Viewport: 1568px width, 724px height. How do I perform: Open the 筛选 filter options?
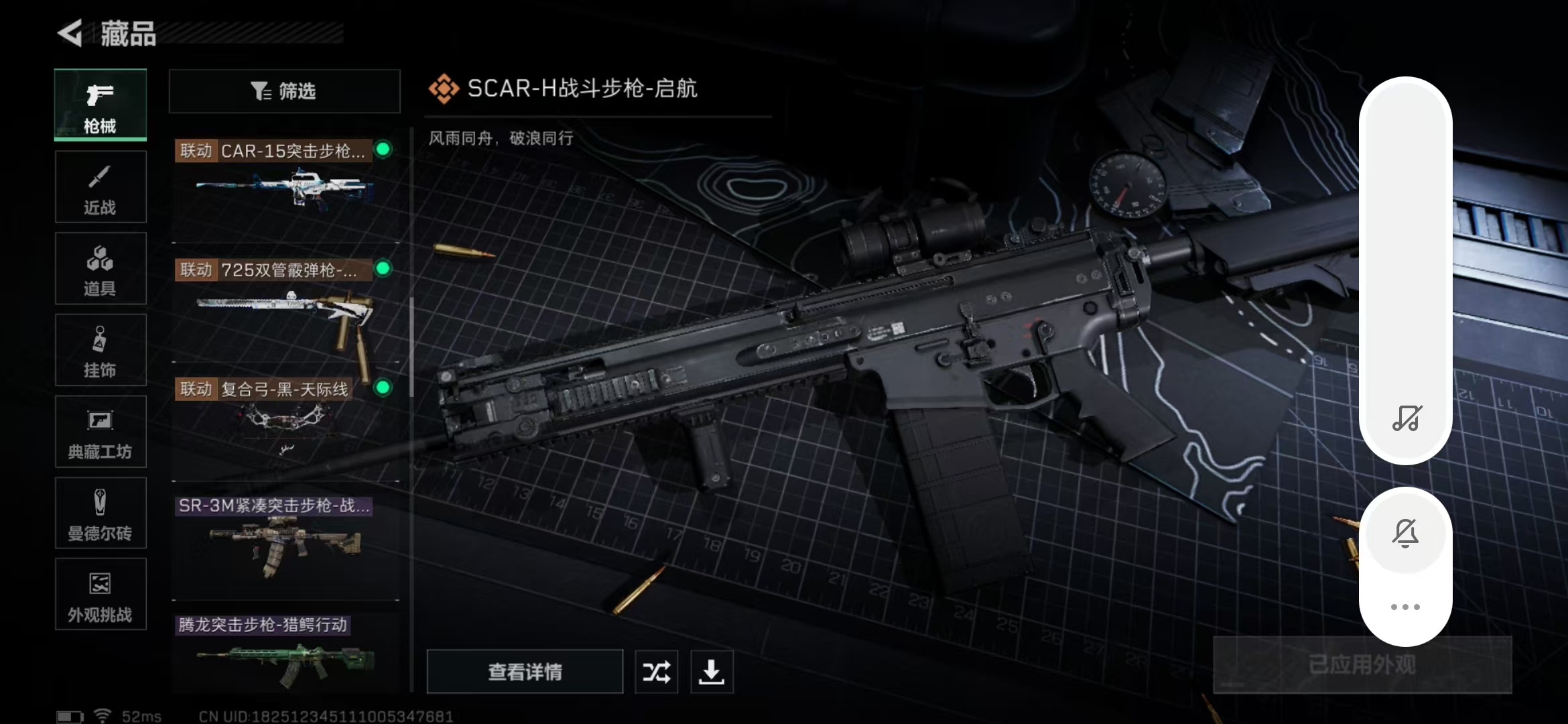coord(284,91)
